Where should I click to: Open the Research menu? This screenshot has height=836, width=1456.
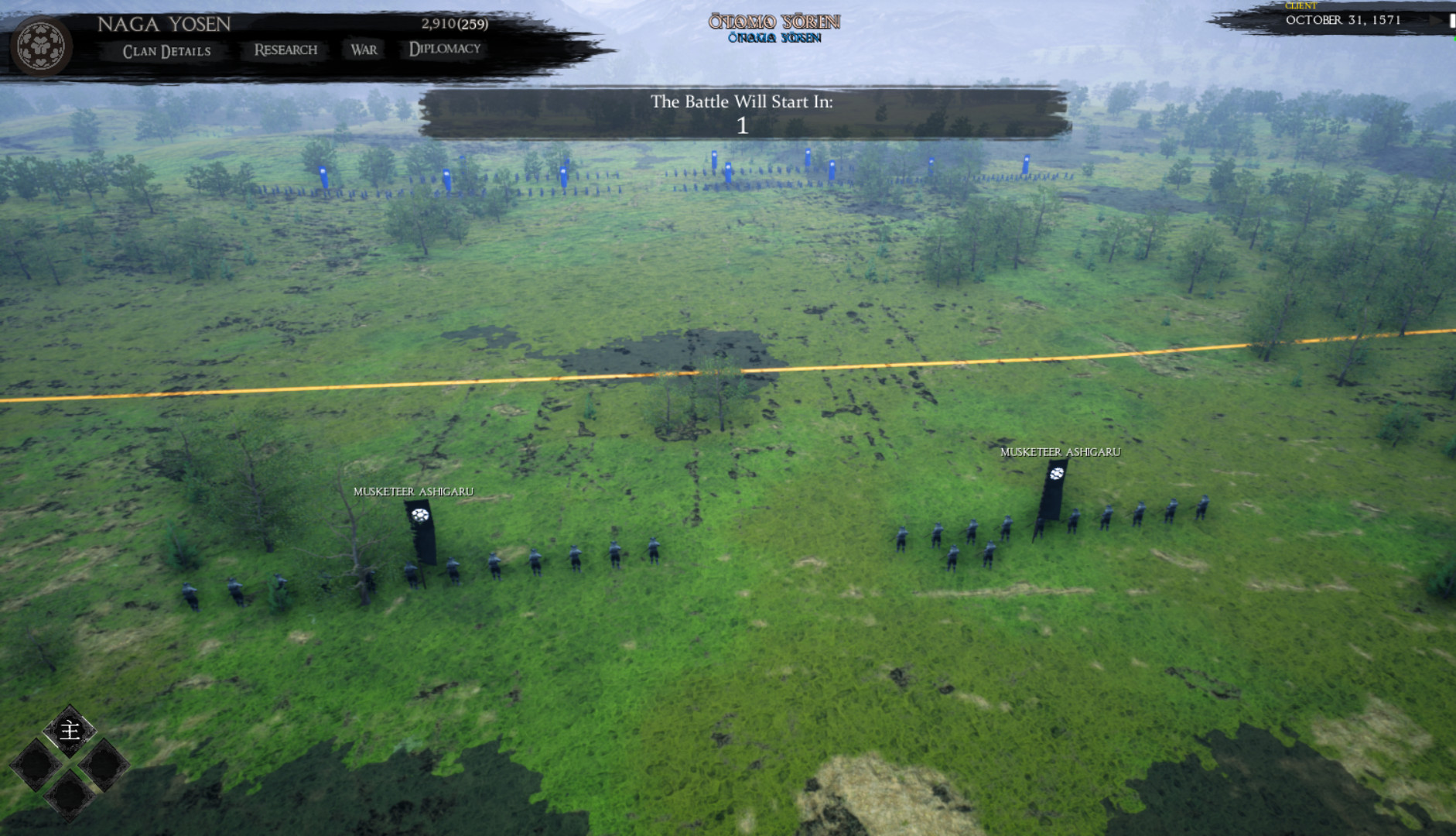(284, 50)
